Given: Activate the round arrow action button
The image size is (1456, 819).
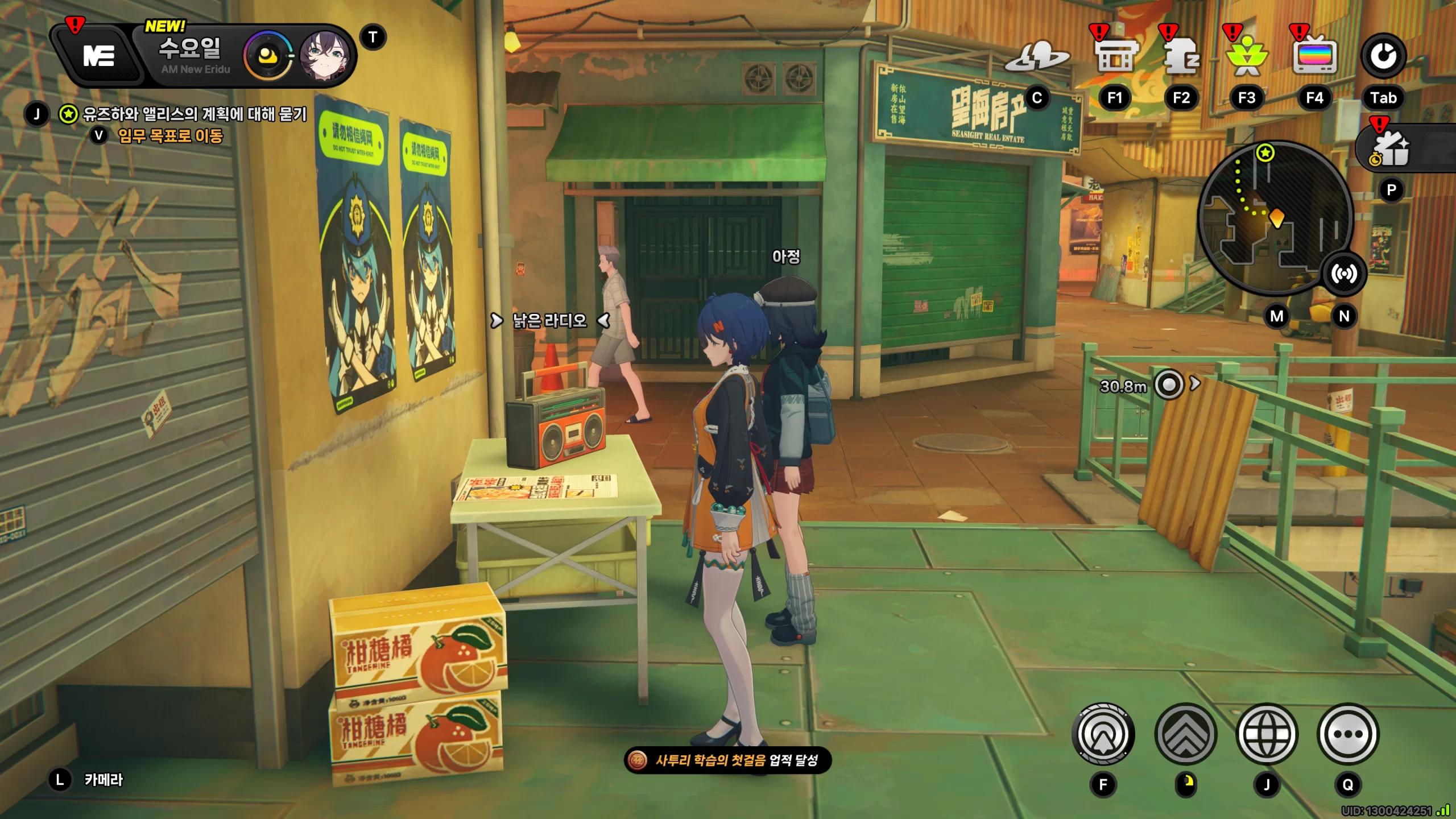Looking at the screenshot, I should coord(1103,734).
